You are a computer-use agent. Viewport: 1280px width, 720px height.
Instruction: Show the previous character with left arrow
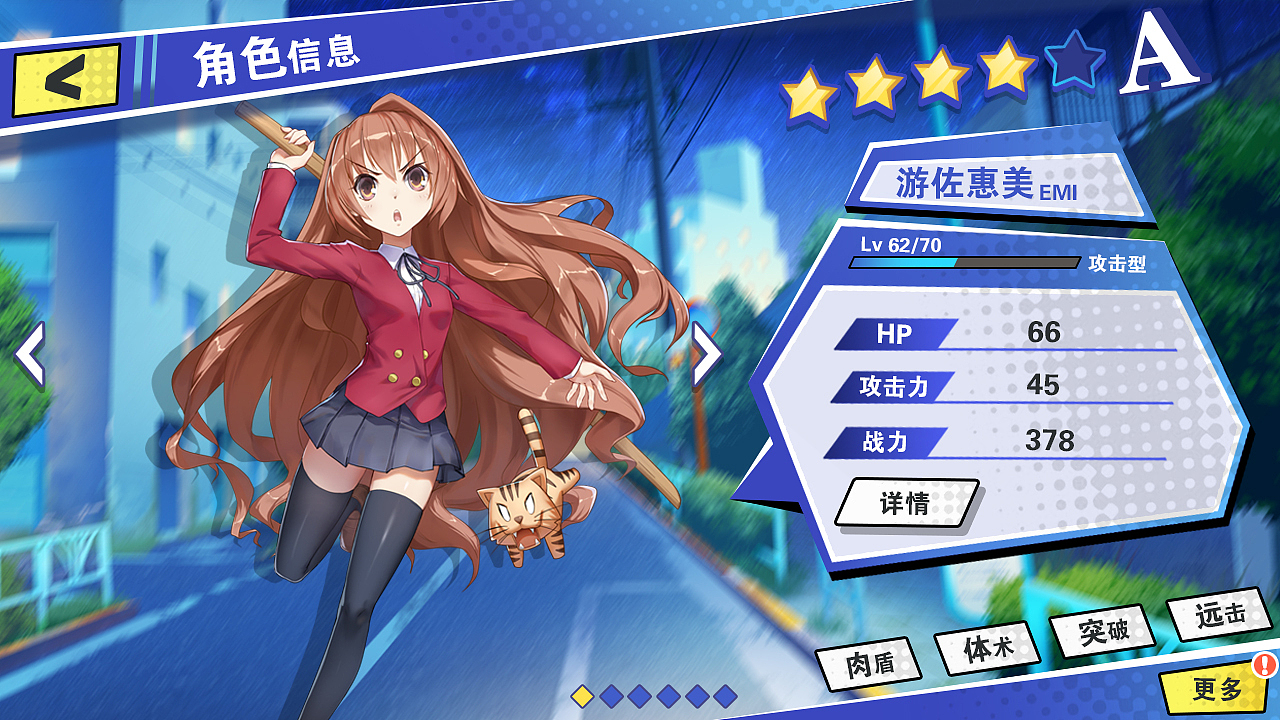click(x=30, y=355)
